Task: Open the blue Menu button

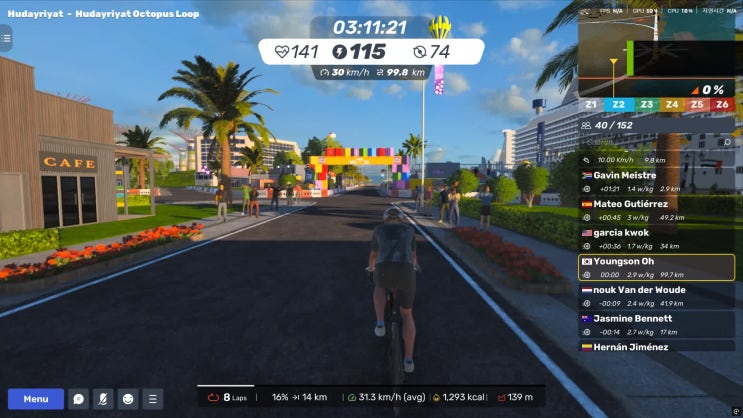Action: pos(36,399)
